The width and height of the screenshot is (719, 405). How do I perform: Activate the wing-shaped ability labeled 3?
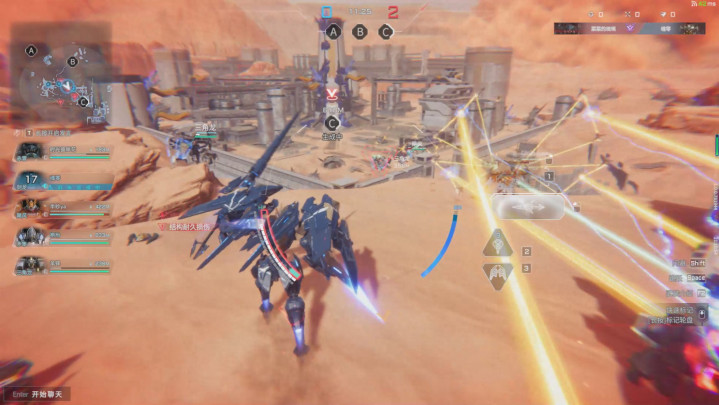pyautogui.click(x=497, y=274)
